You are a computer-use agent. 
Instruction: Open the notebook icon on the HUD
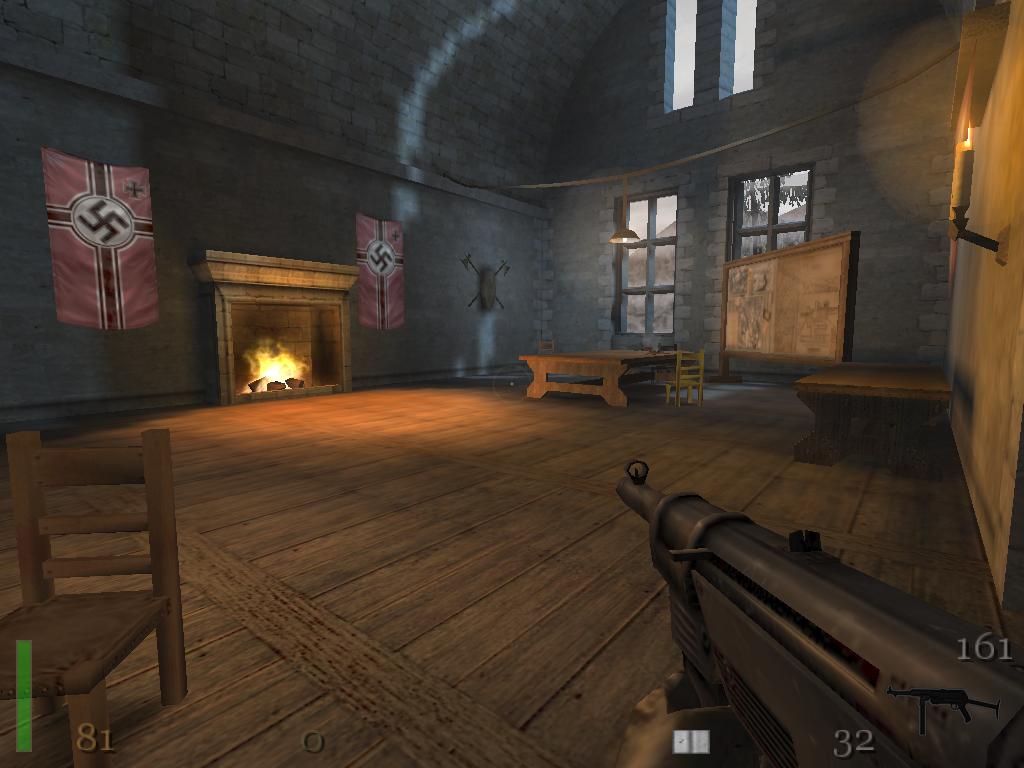[691, 741]
